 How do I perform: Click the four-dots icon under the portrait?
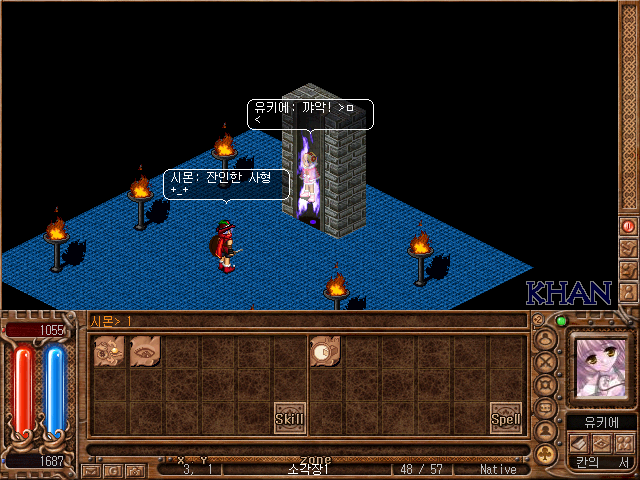click(x=625, y=442)
